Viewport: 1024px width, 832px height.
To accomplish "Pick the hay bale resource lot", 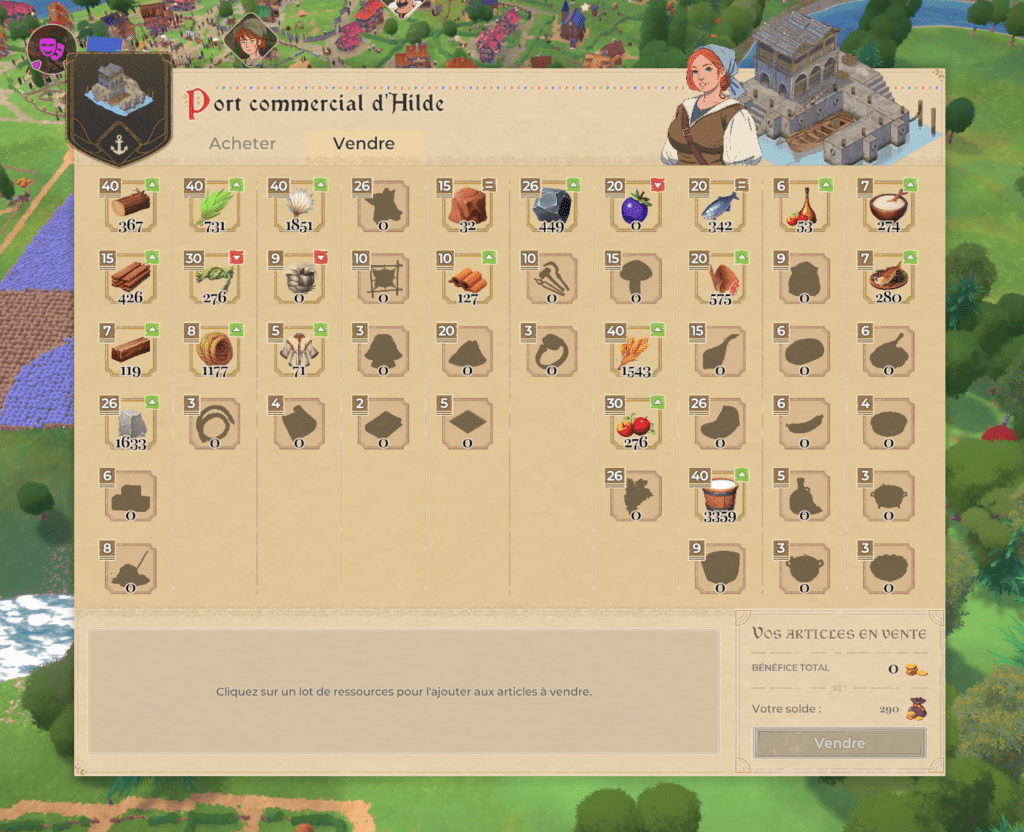I will 215,351.
